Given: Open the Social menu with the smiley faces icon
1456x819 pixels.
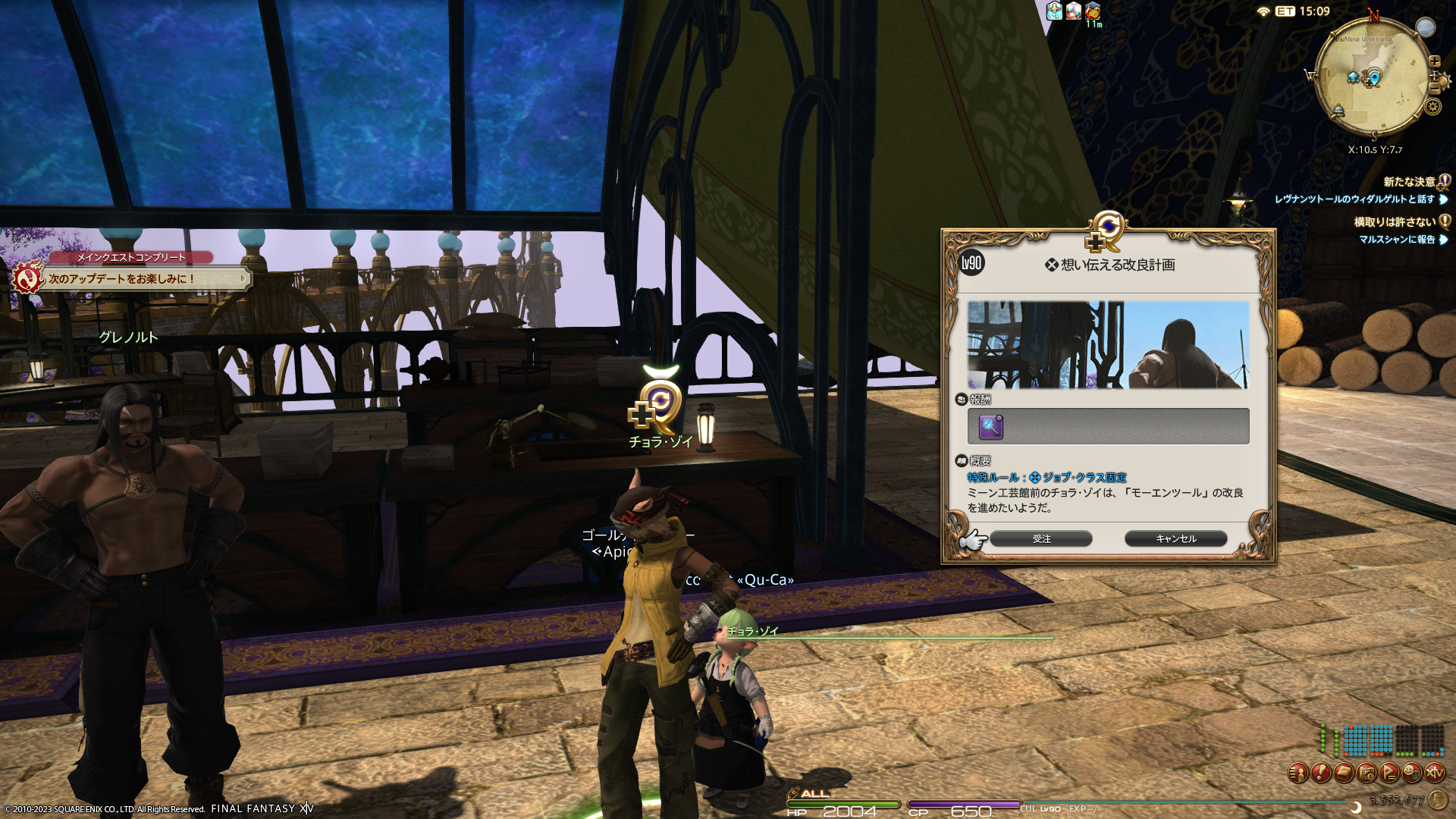Looking at the screenshot, I should pyautogui.click(x=1412, y=773).
